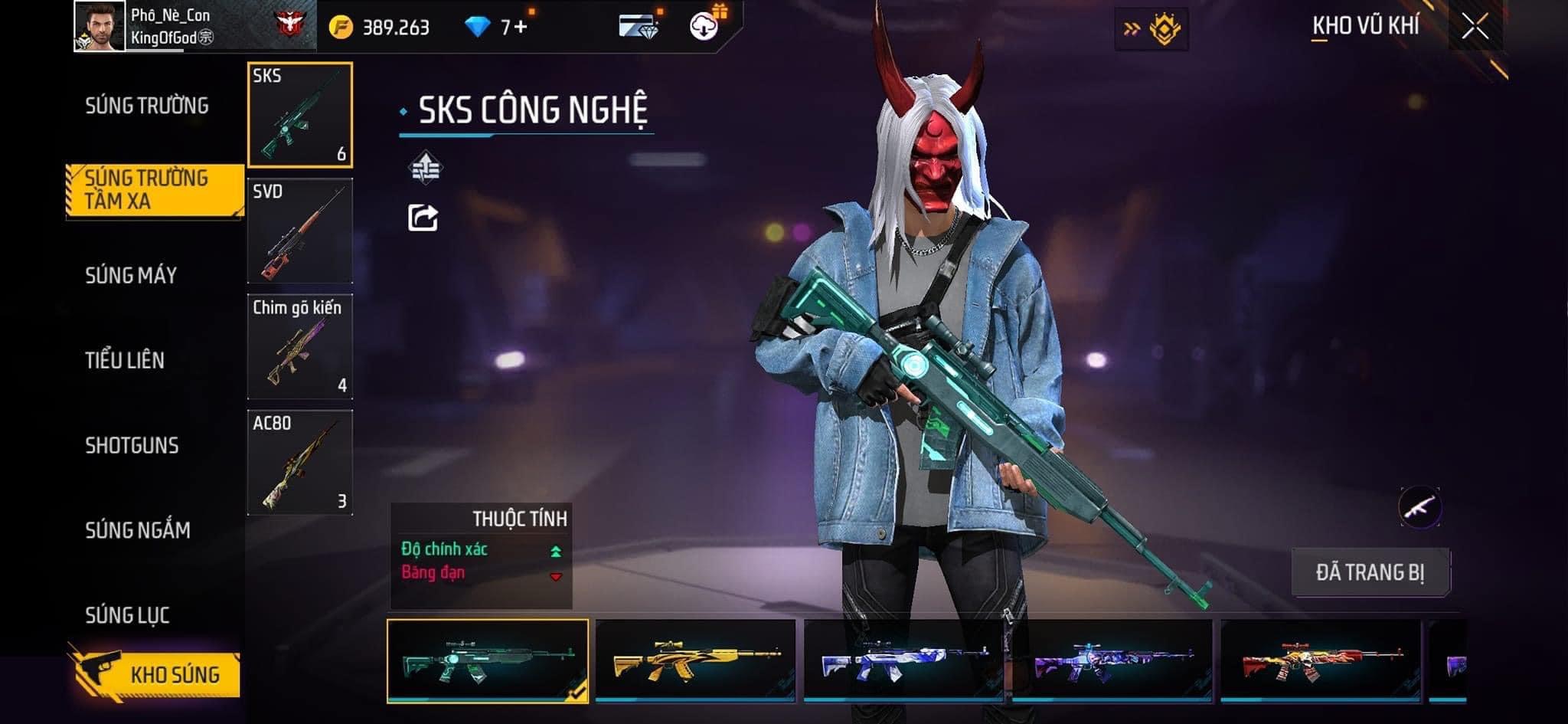Viewport: 1568px width, 724px height.
Task: Choose the Chim gõ kiến weapon slot
Action: tap(300, 347)
